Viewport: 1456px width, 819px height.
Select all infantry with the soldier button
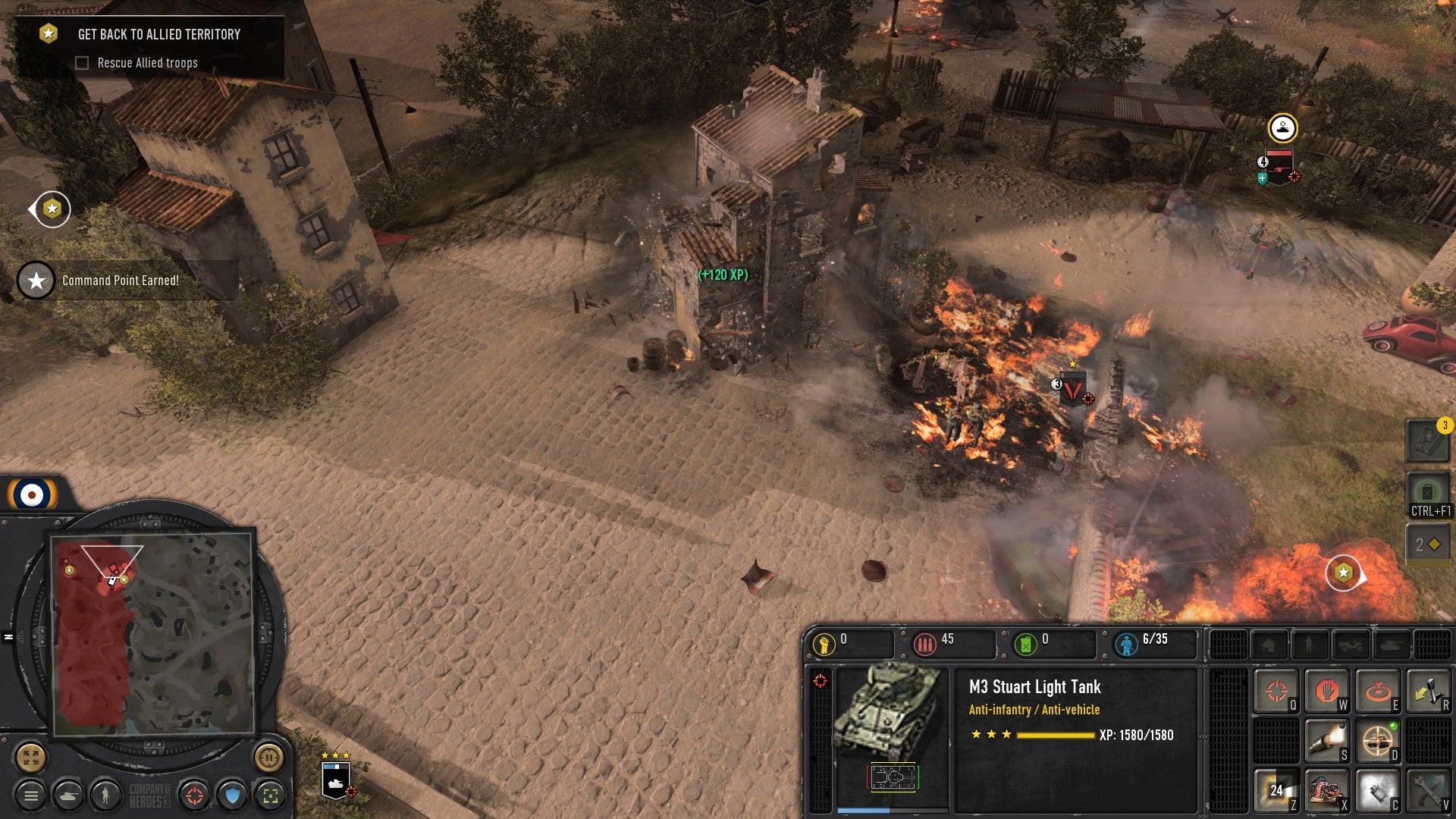tap(105, 795)
